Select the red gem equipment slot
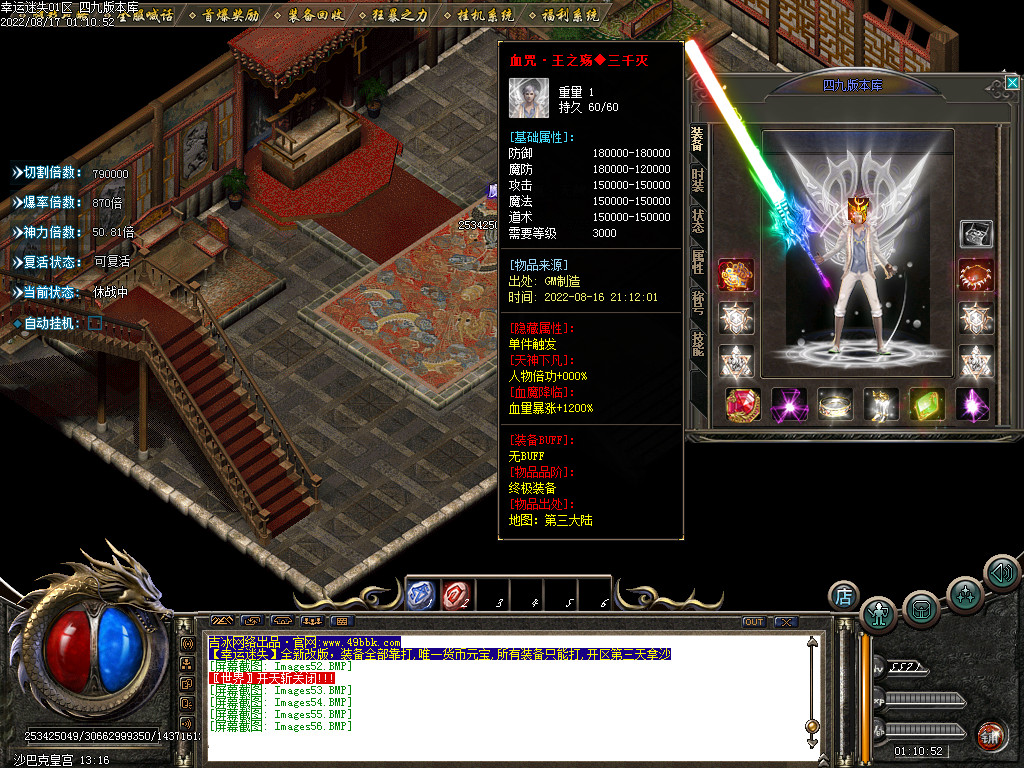Image resolution: width=1024 pixels, height=768 pixels. pyautogui.click(x=743, y=405)
